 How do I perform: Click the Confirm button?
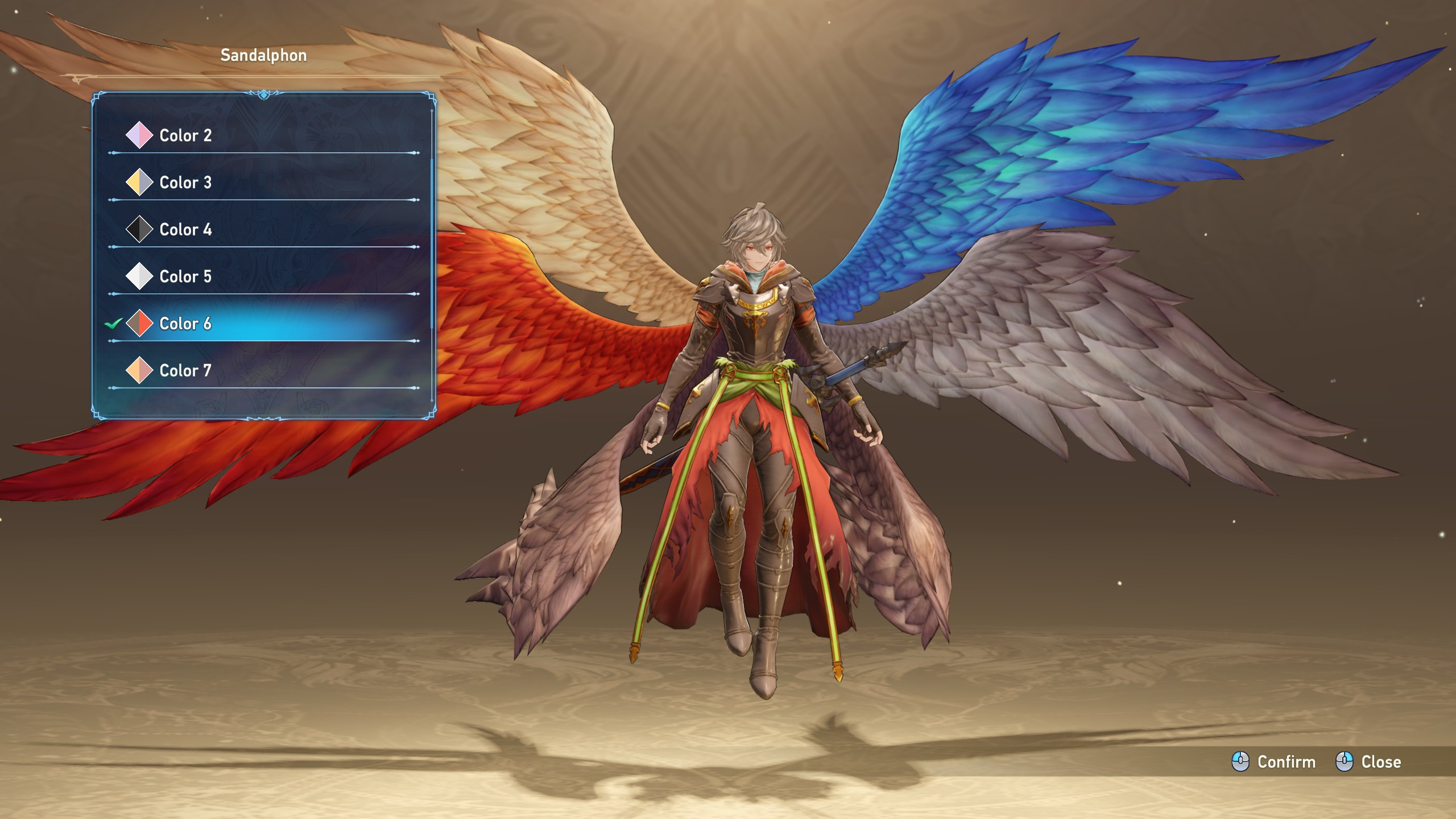[x=1274, y=762]
